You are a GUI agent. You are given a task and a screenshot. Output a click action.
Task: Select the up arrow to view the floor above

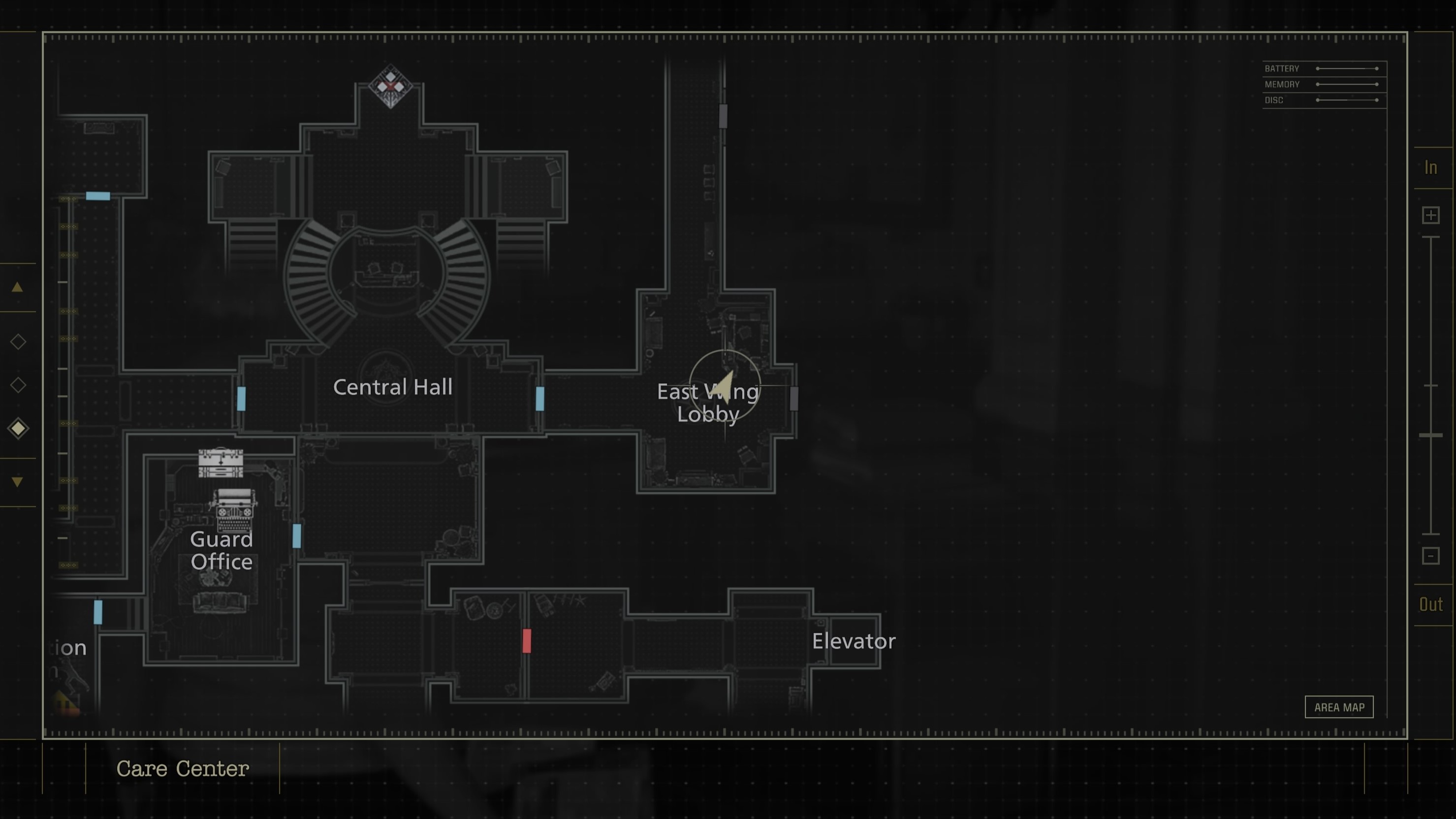pos(18,287)
